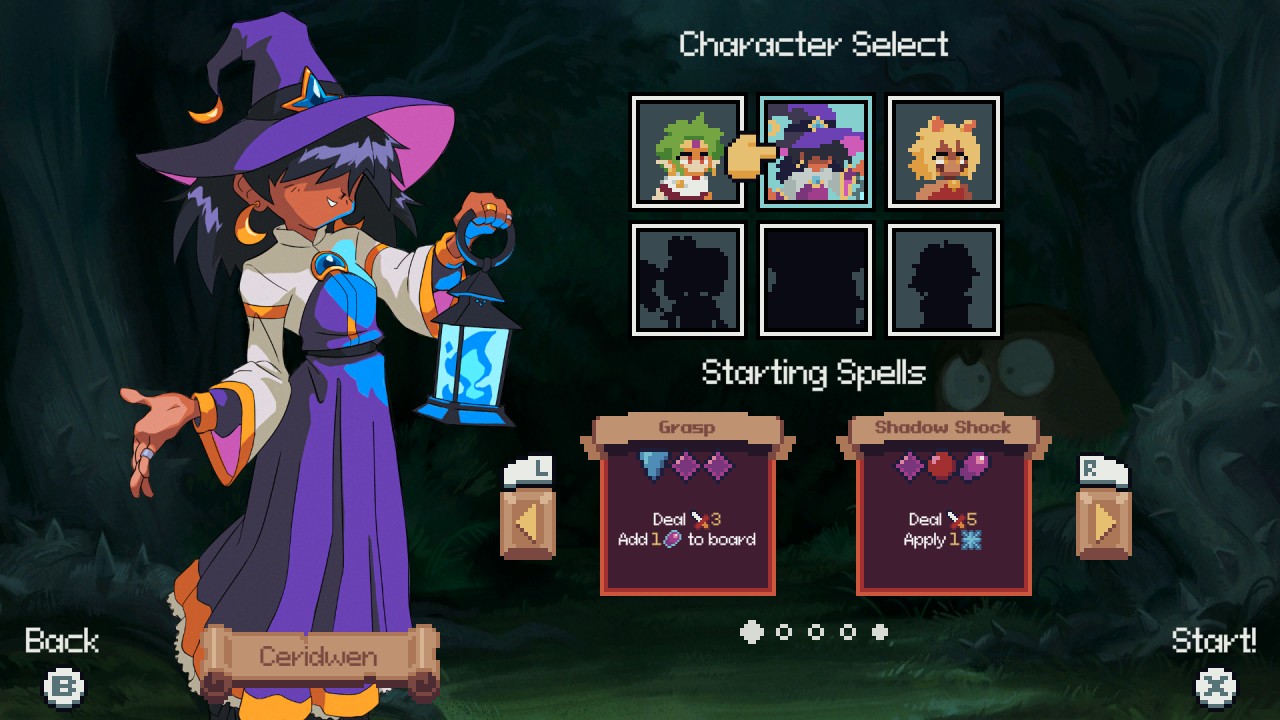This screenshot has width=1280, height=720.
Task: Select the second page indicator dot
Action: tap(784, 632)
